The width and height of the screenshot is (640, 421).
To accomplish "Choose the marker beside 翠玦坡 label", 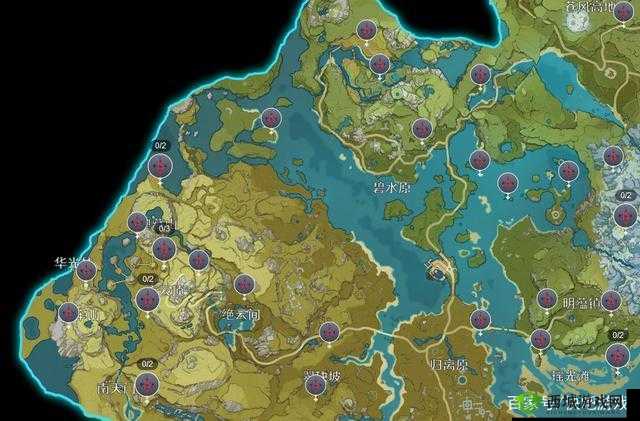I will tap(317, 382).
